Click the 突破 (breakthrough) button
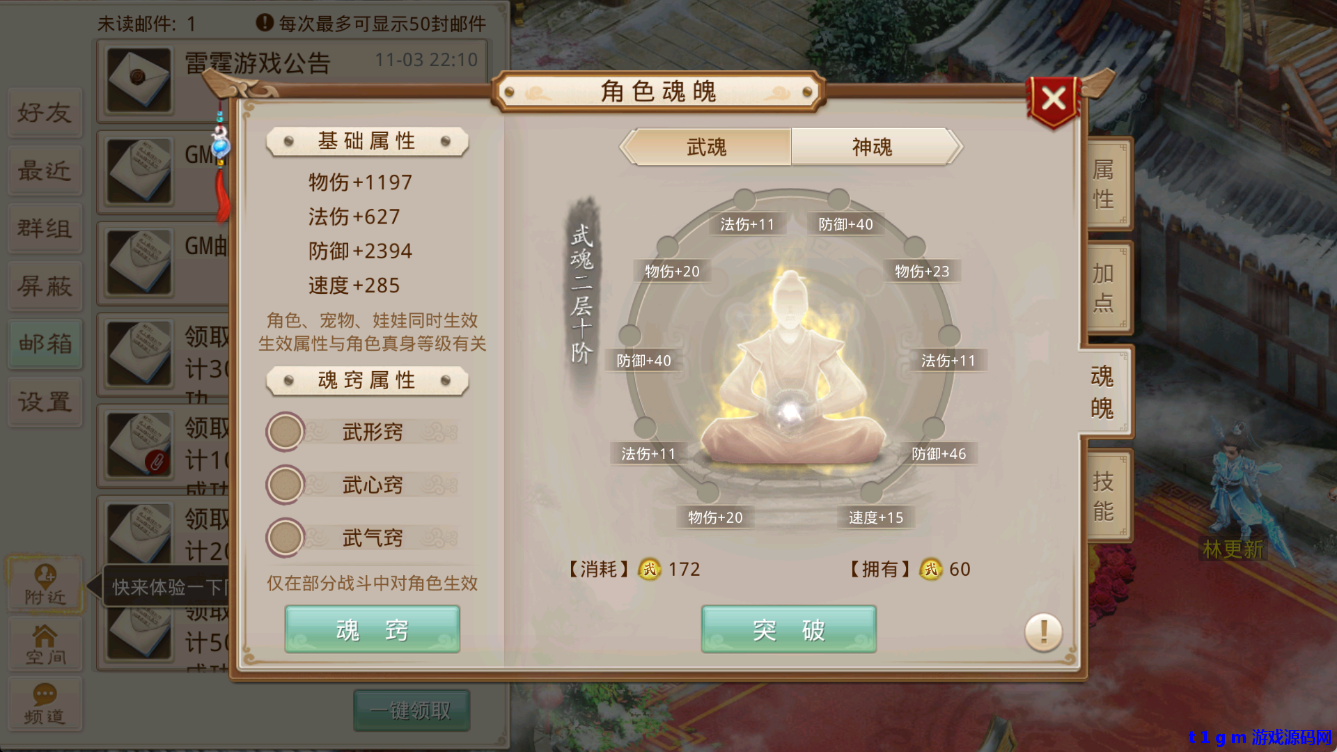The width and height of the screenshot is (1337, 752). click(x=789, y=629)
